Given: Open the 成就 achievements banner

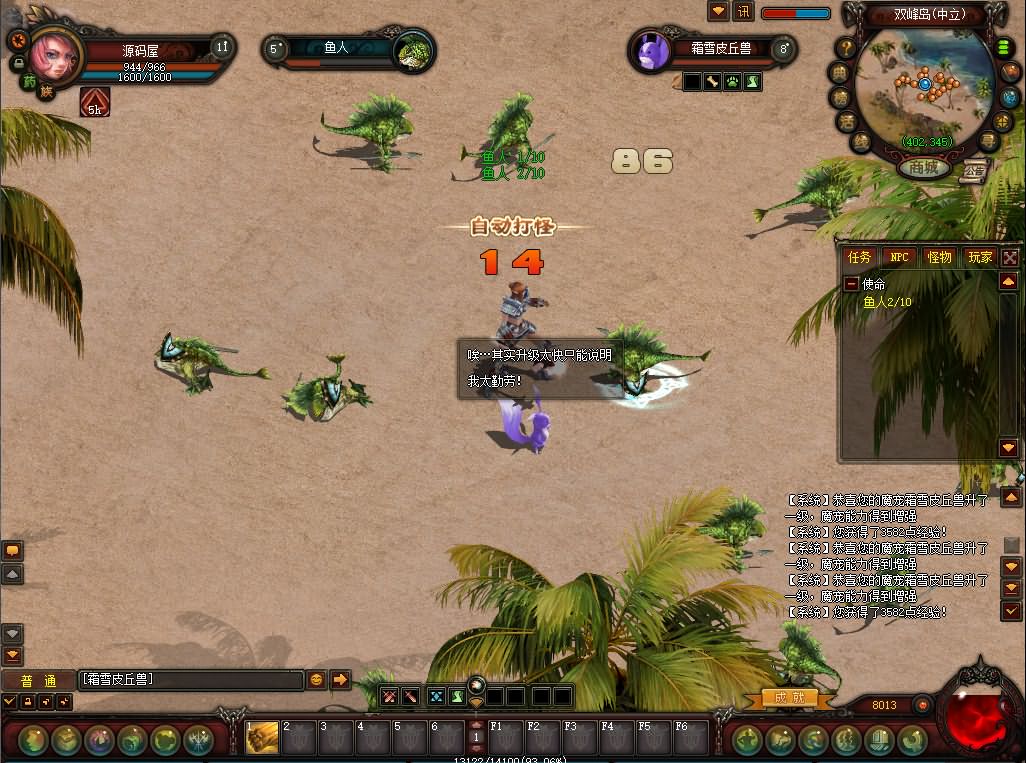Looking at the screenshot, I should tap(790, 698).
